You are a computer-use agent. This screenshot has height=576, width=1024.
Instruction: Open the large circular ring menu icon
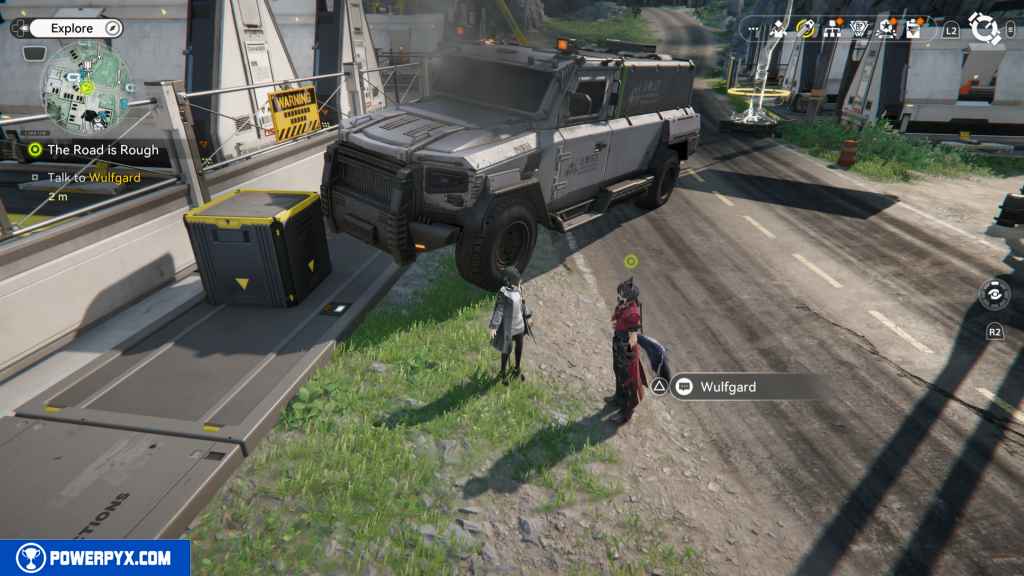(x=985, y=28)
